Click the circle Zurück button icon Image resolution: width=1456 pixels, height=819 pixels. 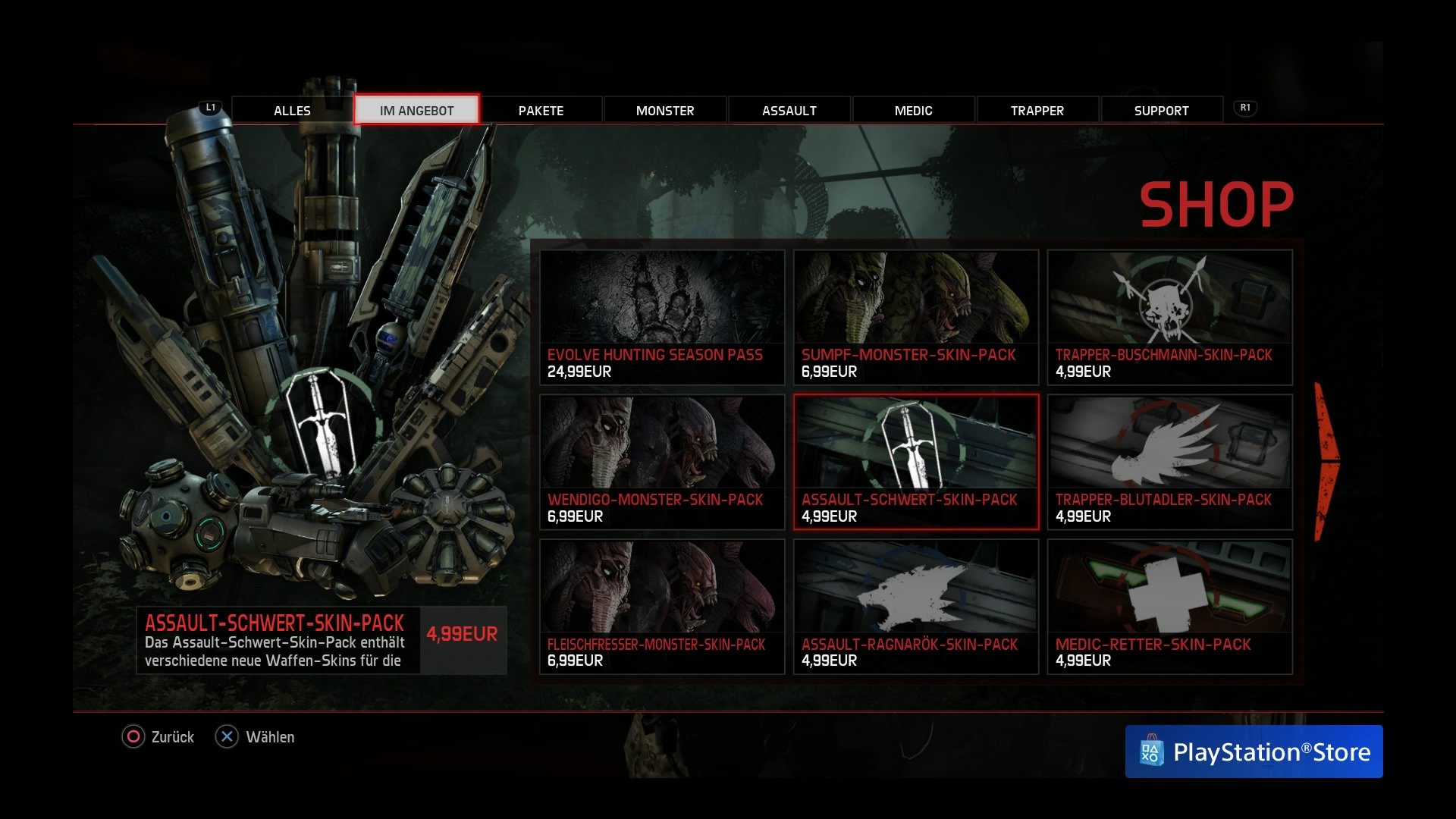coord(133,736)
